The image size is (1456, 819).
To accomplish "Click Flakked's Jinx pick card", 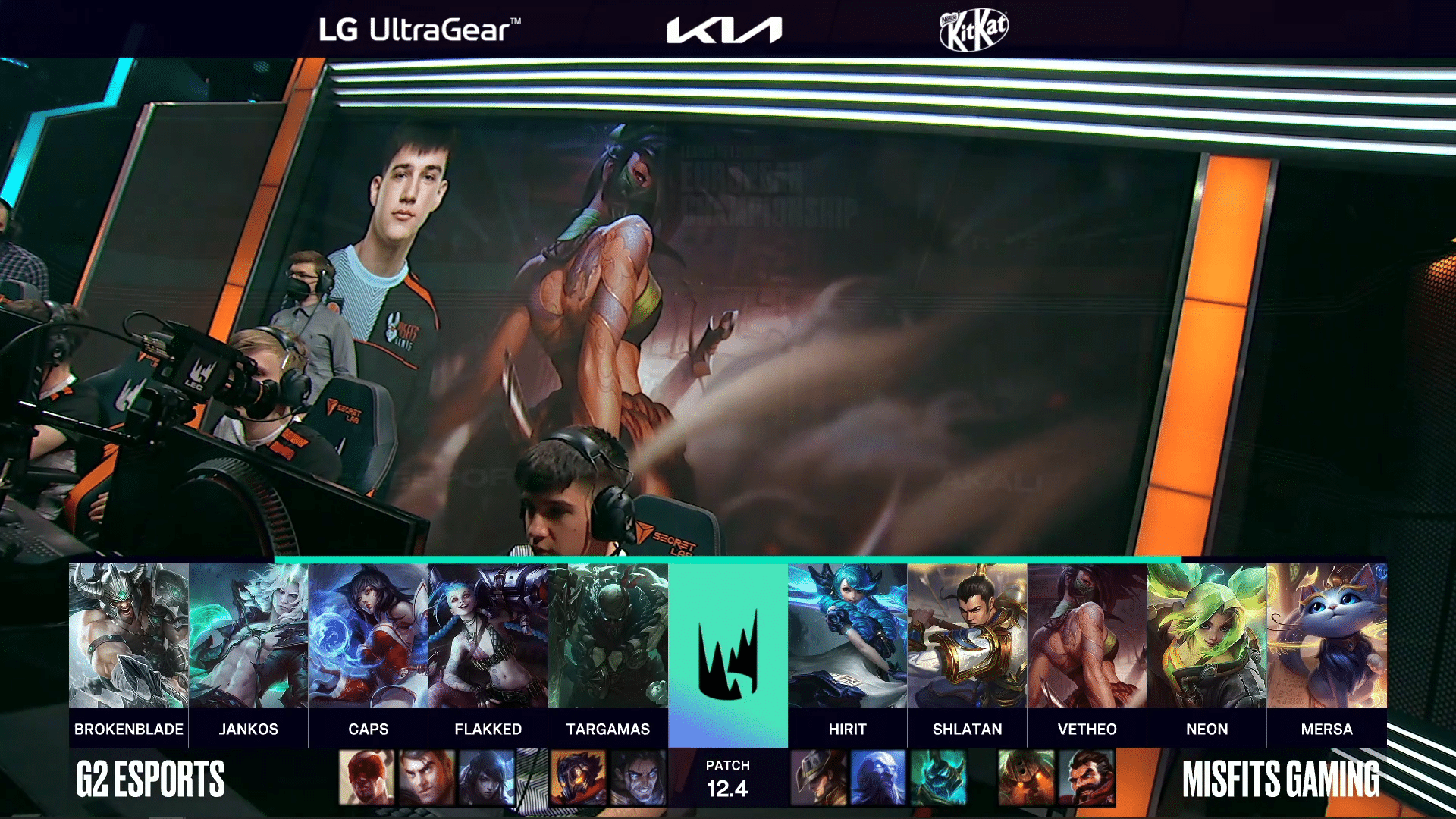I will point(488,635).
